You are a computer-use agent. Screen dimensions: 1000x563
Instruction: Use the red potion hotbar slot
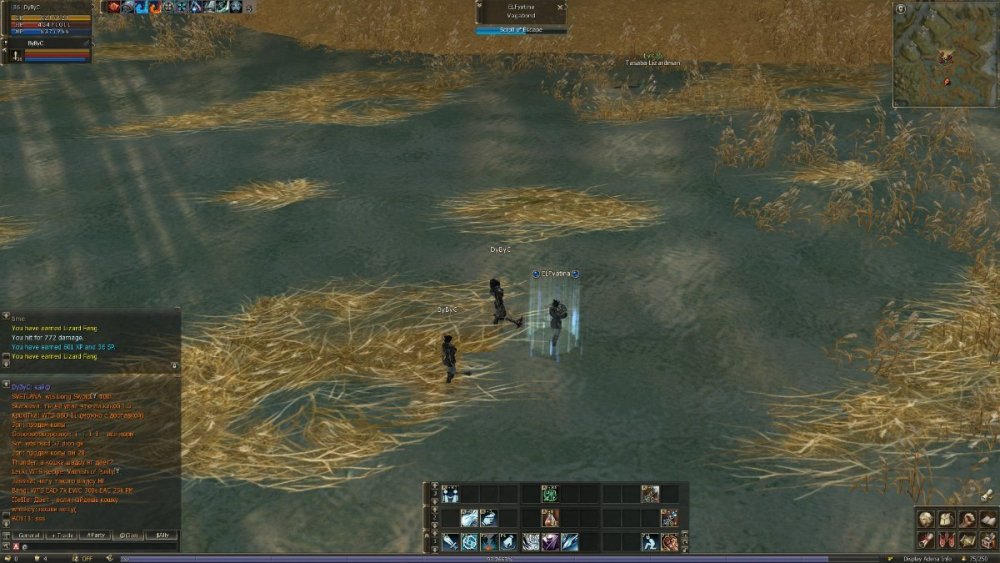[x=549, y=518]
